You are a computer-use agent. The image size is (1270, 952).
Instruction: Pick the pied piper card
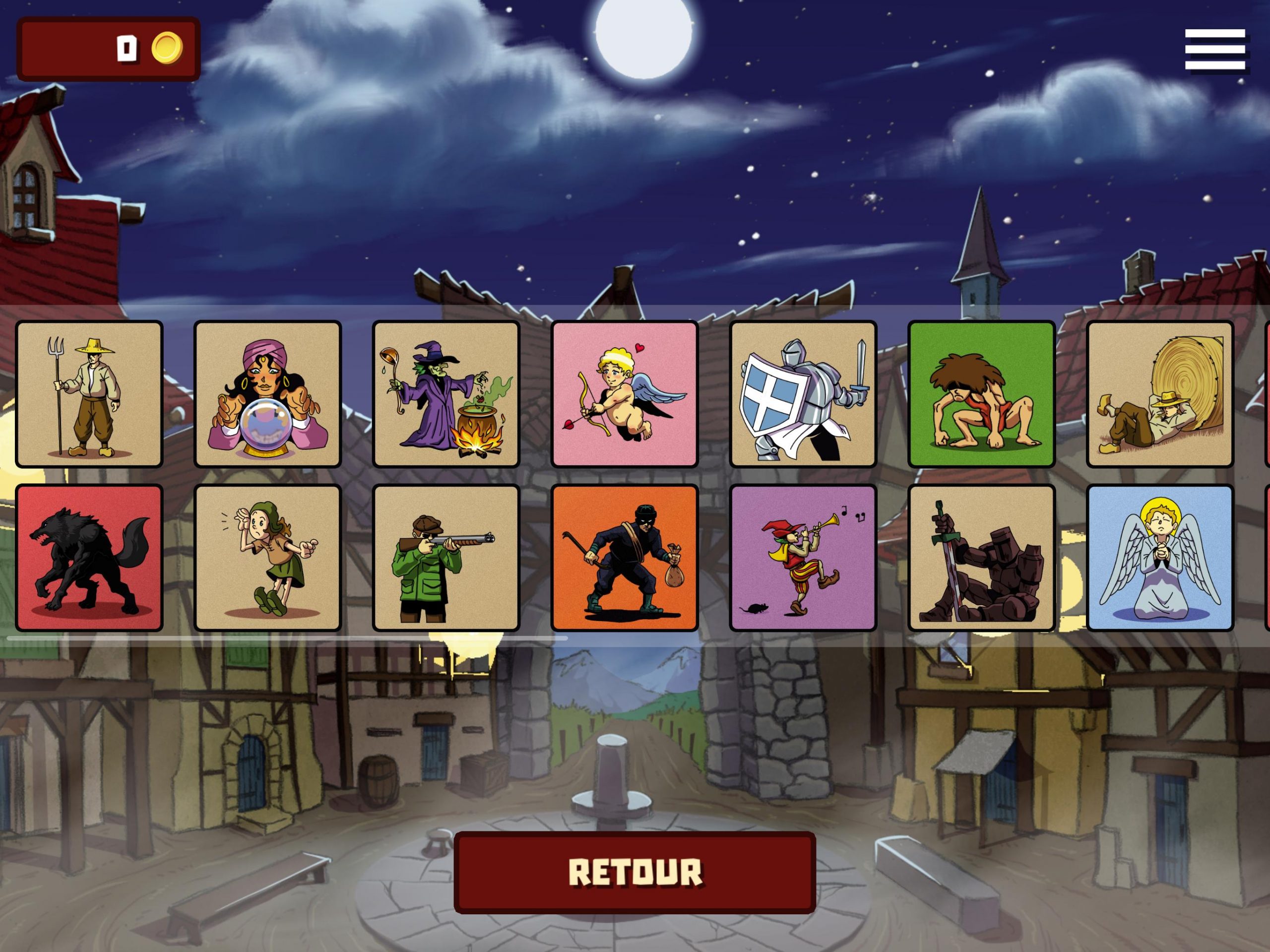(803, 558)
